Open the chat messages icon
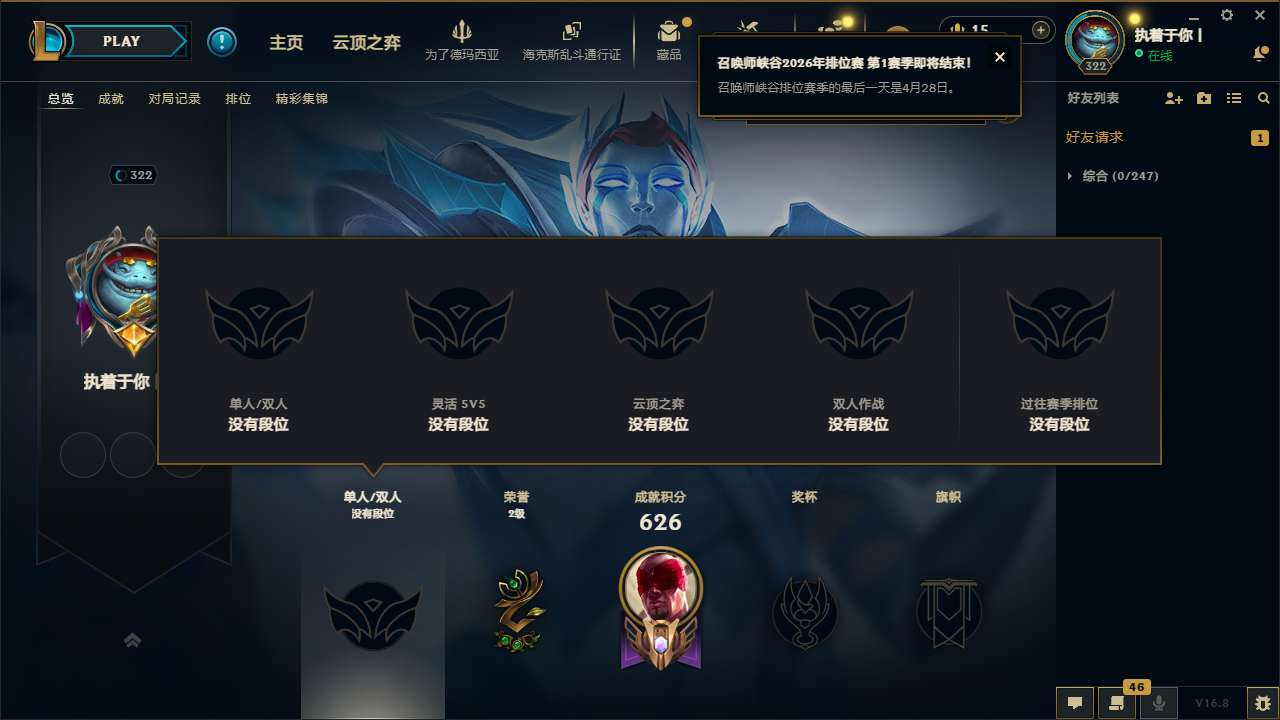1280x720 pixels. [x=1074, y=703]
